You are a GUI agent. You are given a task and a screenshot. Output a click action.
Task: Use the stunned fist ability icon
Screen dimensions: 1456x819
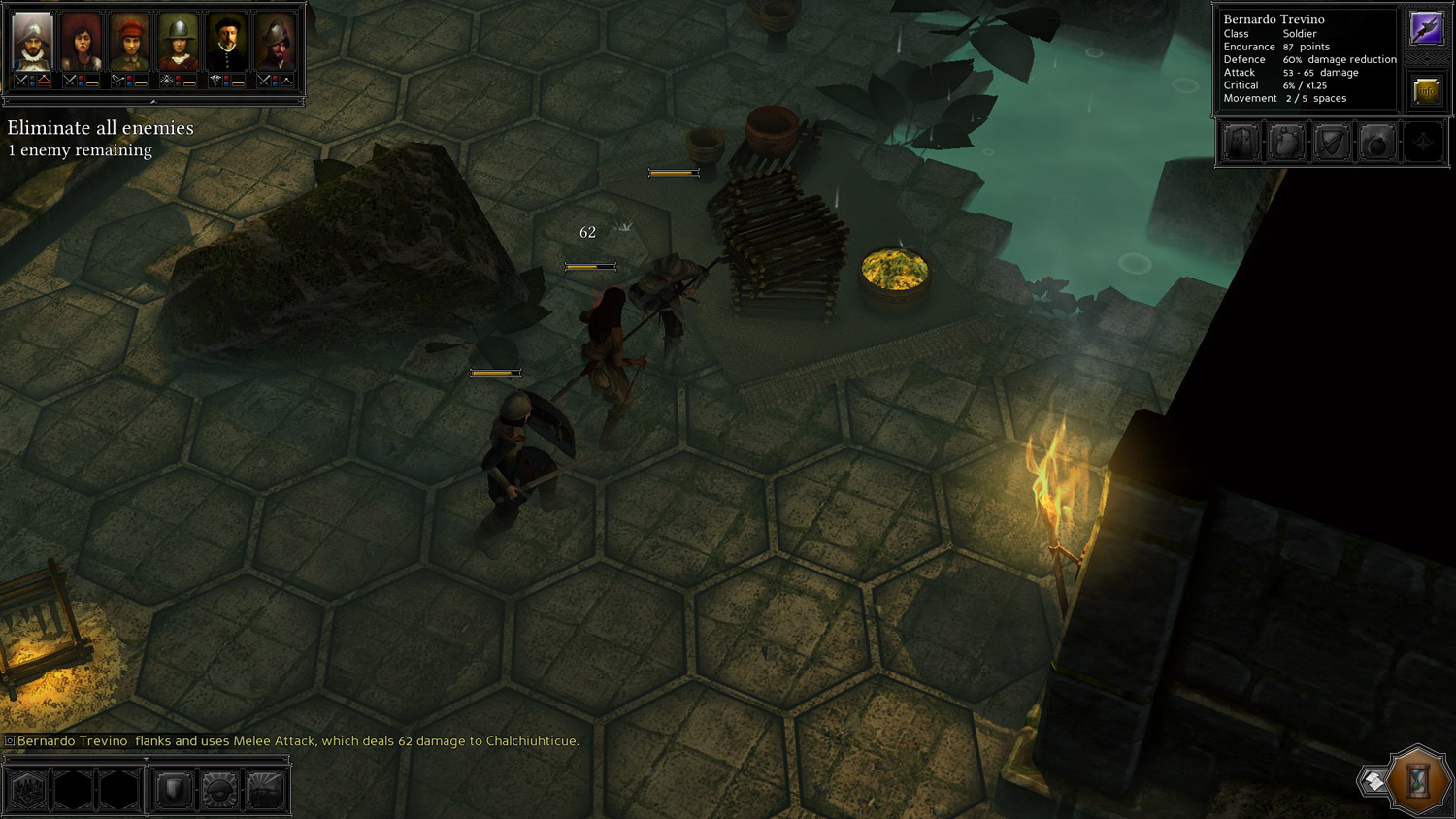point(1286,144)
